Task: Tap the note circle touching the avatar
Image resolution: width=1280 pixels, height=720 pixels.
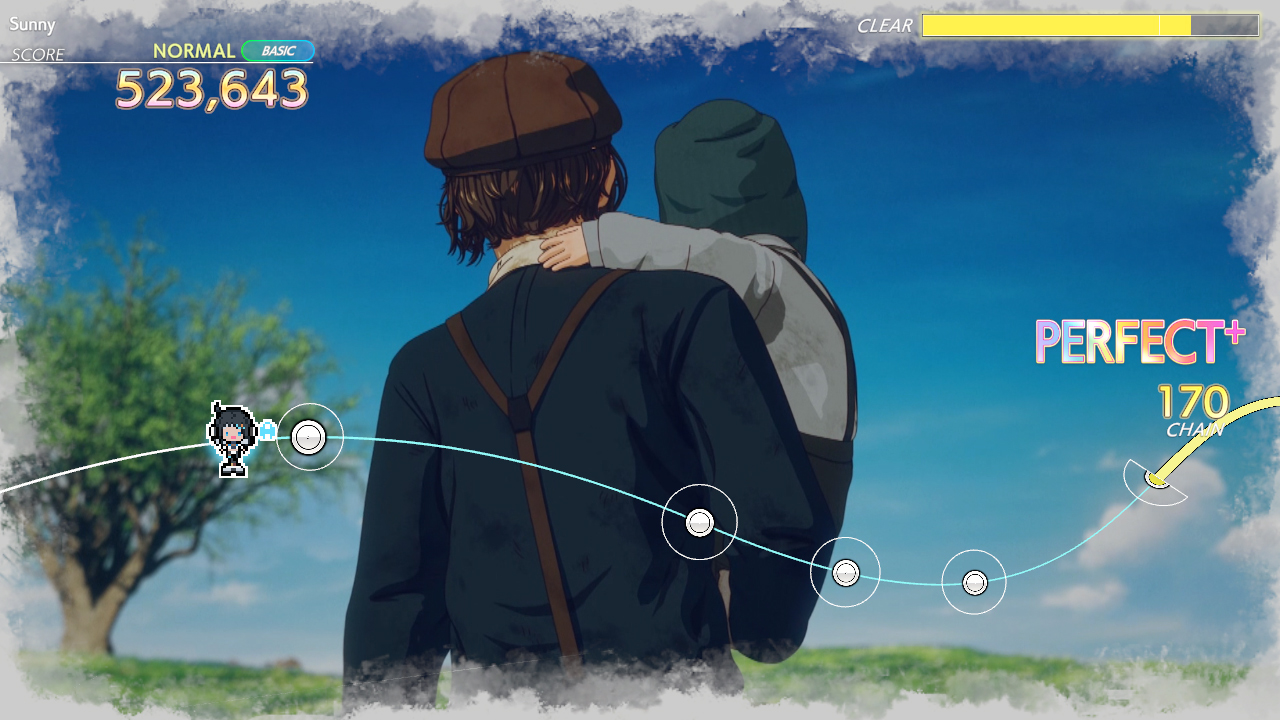Action: coord(308,437)
